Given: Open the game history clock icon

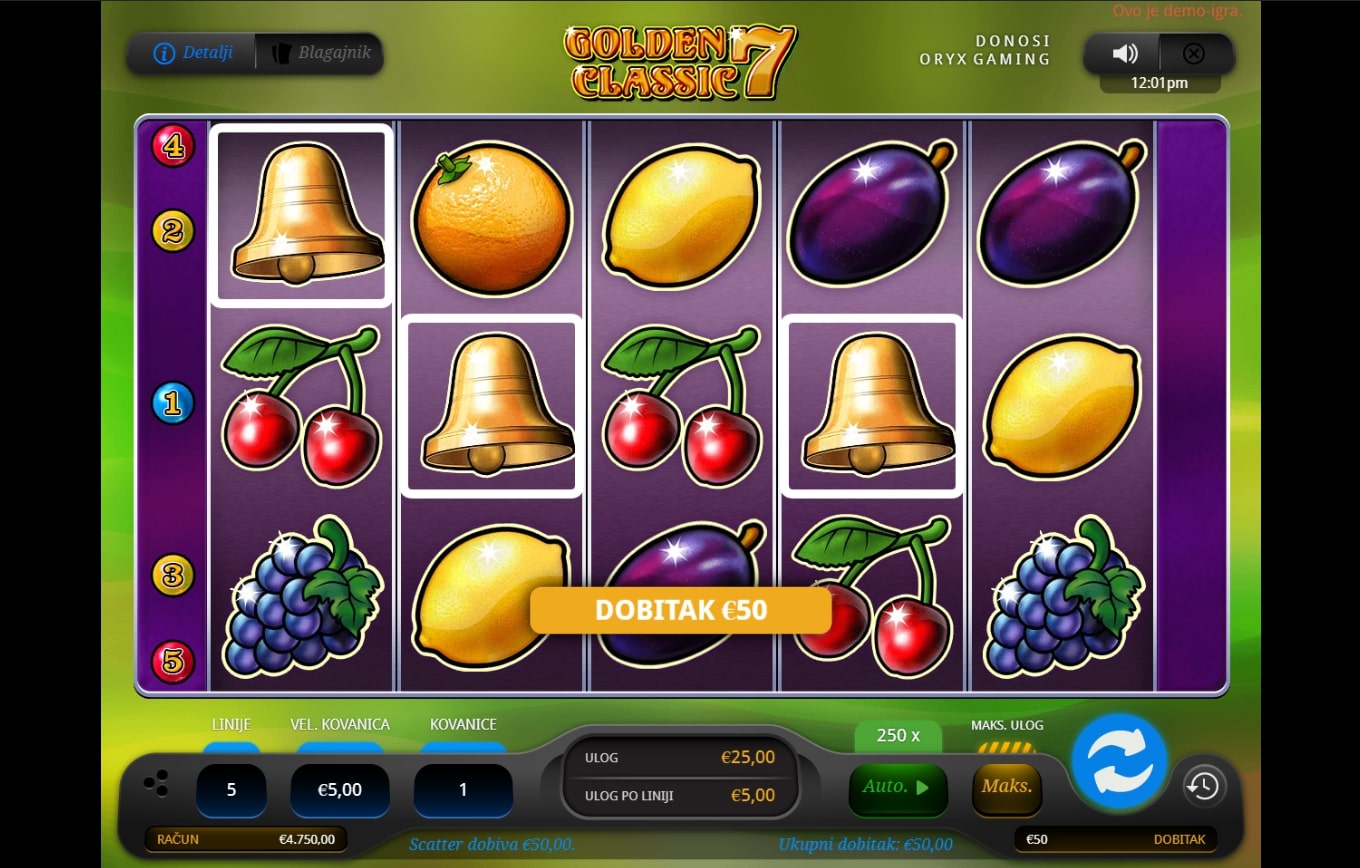Looking at the screenshot, I should [1203, 786].
